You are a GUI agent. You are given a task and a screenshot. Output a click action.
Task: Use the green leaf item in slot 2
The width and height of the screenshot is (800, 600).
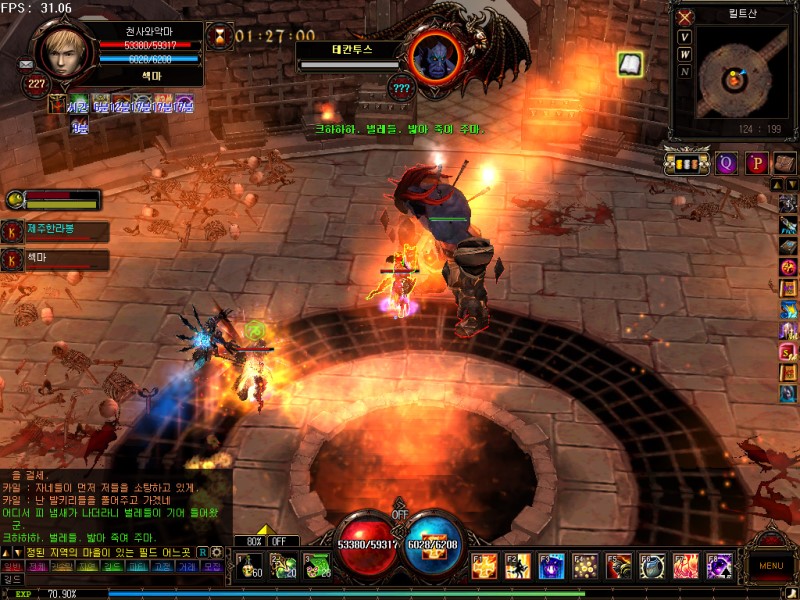(x=282, y=566)
